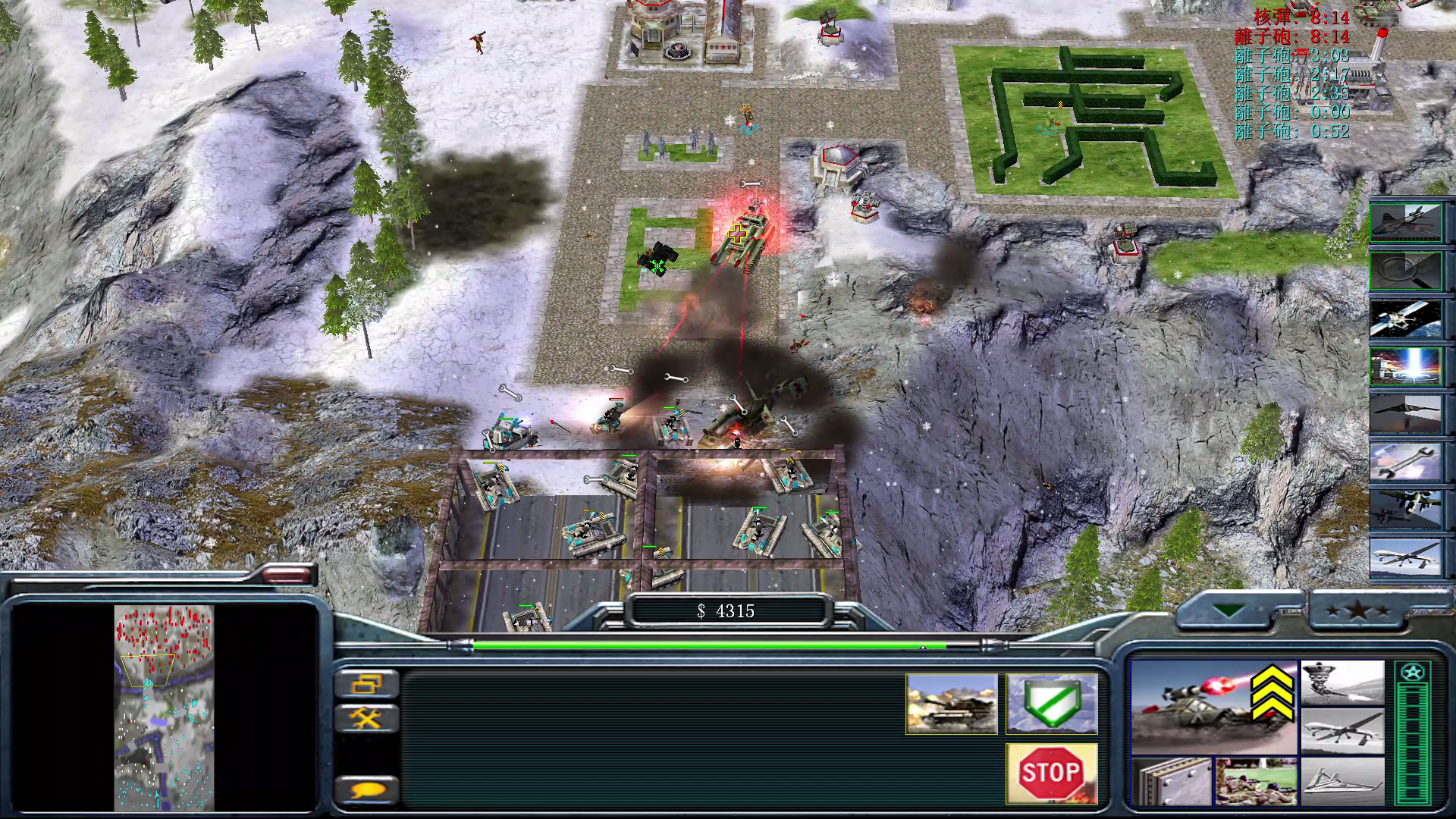This screenshot has height=819, width=1456.
Task: Click the battlefield minimap
Action: tap(164, 707)
